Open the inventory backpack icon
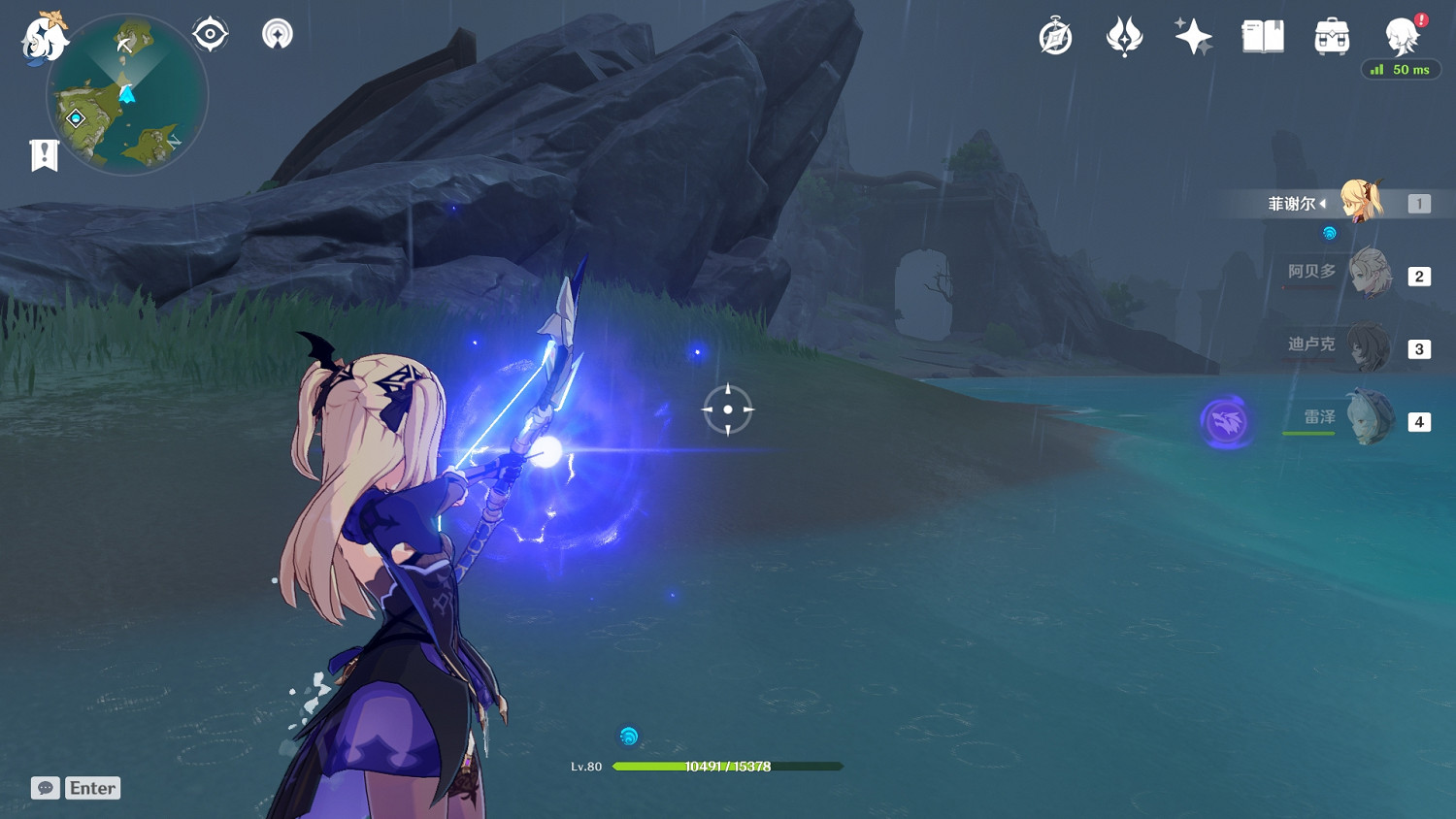The image size is (1456, 819). (1332, 37)
